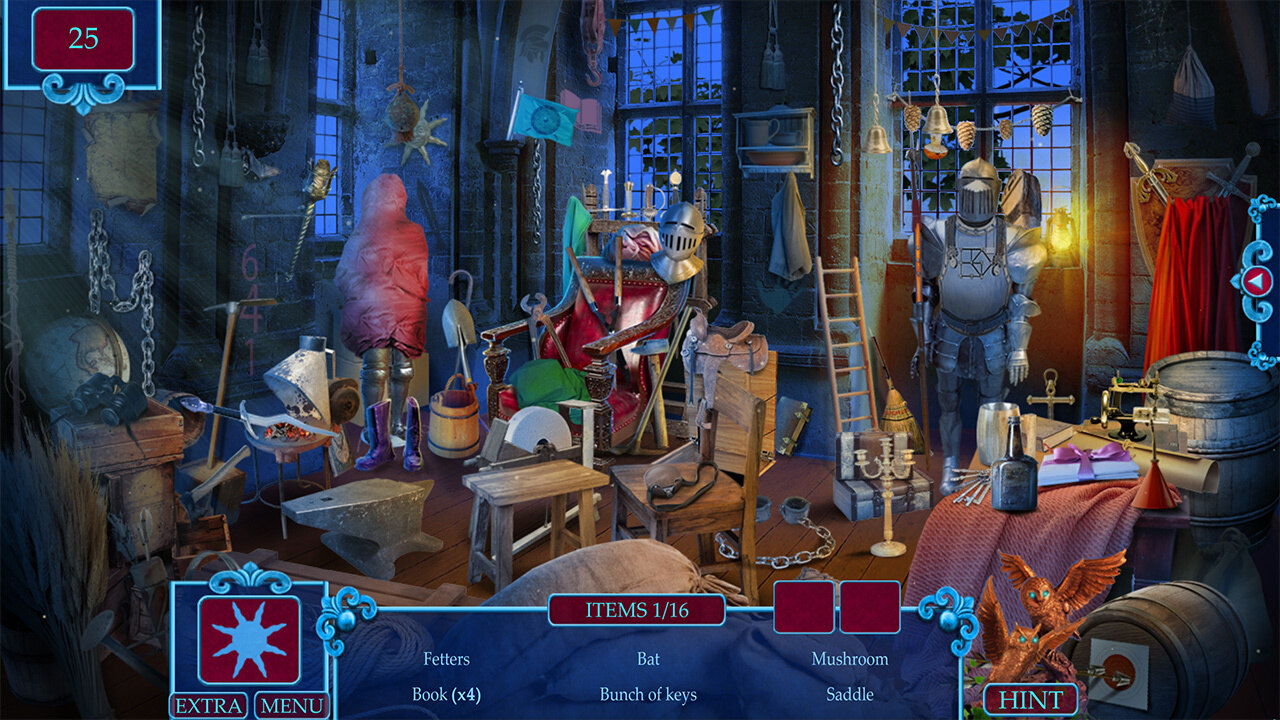Select the blue sun emblem icon
Image resolution: width=1280 pixels, height=720 pixels.
(x=249, y=639)
